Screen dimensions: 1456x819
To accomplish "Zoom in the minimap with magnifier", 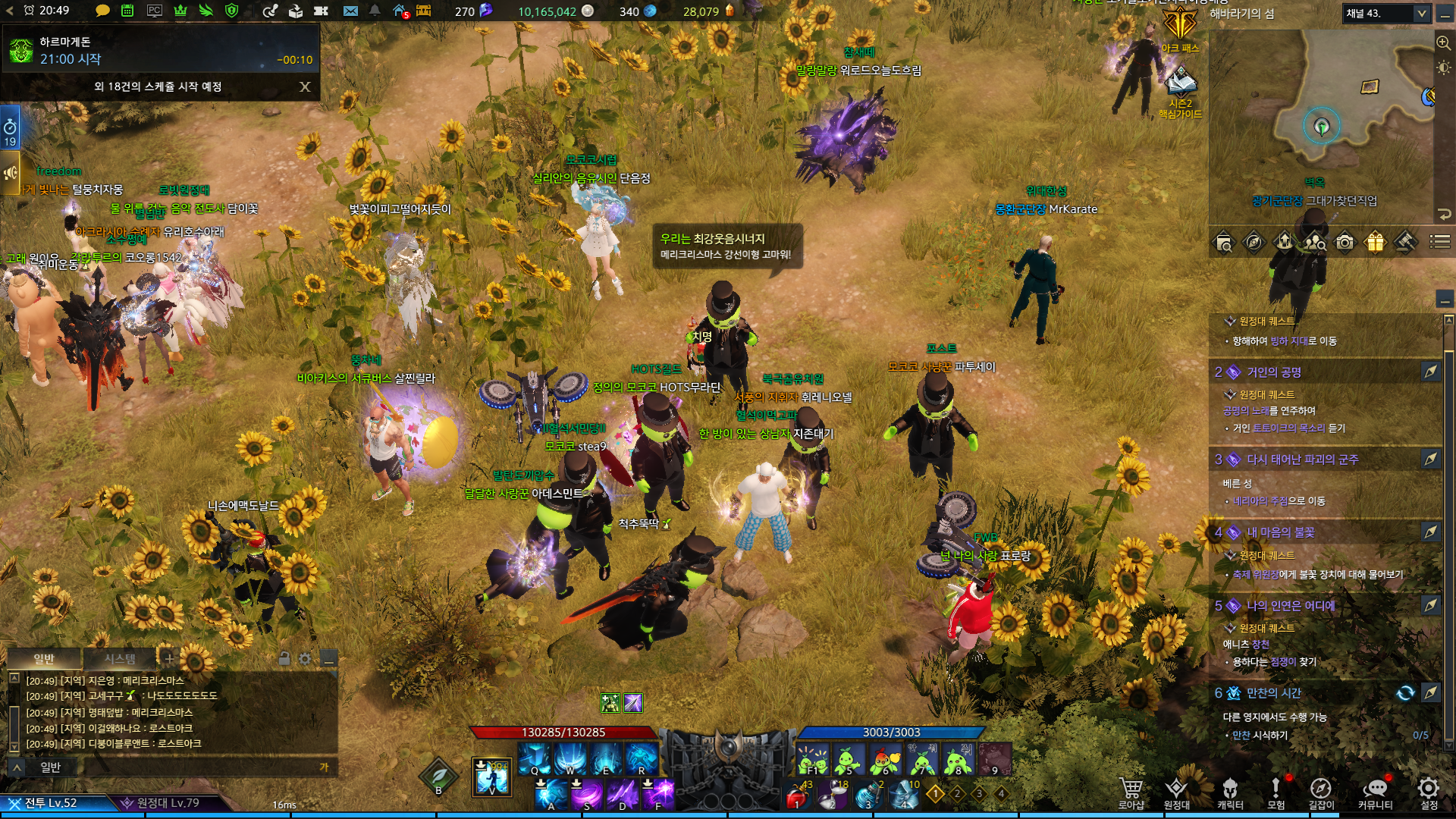I will pos(1443,42).
